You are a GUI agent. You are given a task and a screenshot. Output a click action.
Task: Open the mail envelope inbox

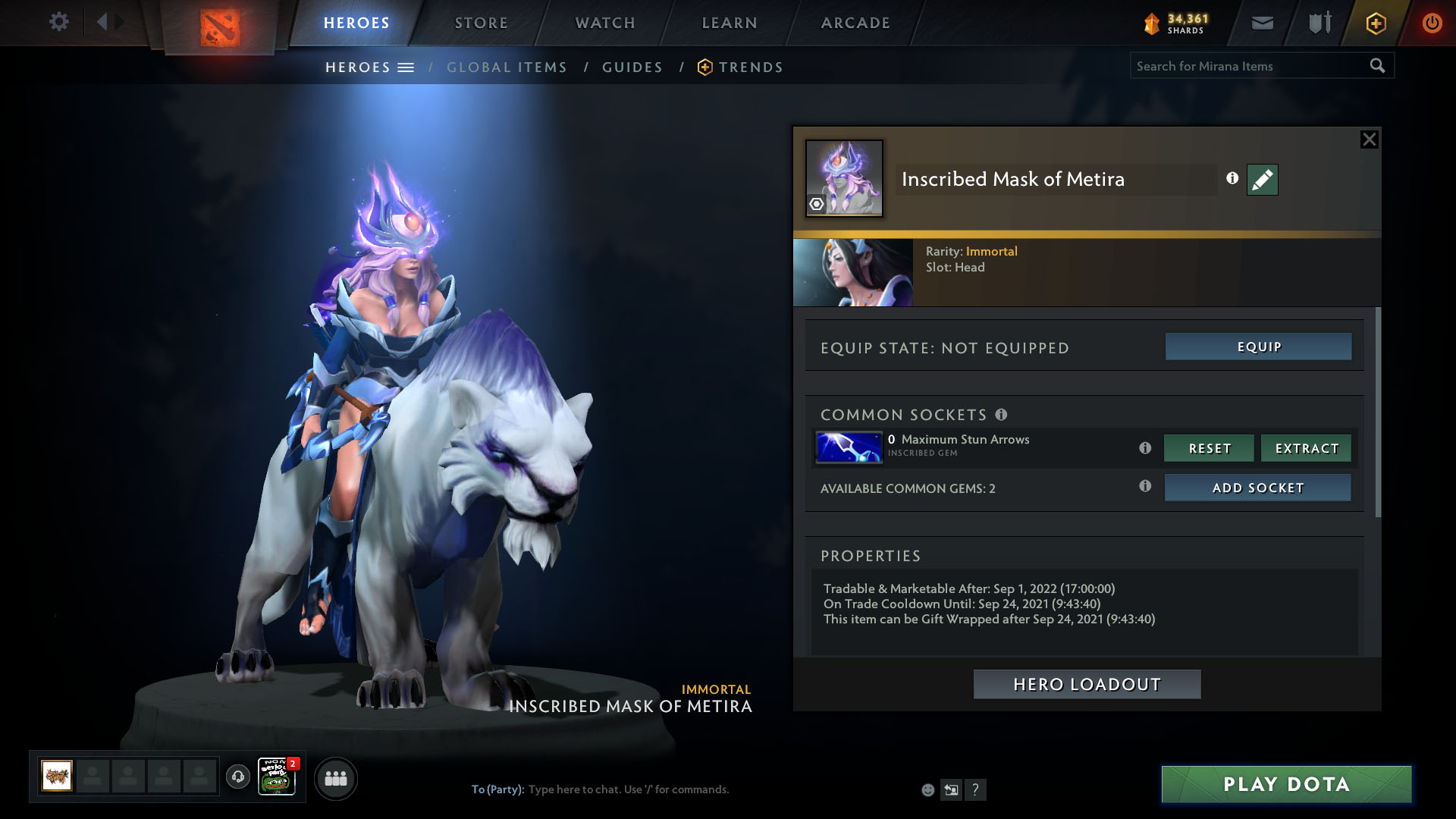[1262, 23]
